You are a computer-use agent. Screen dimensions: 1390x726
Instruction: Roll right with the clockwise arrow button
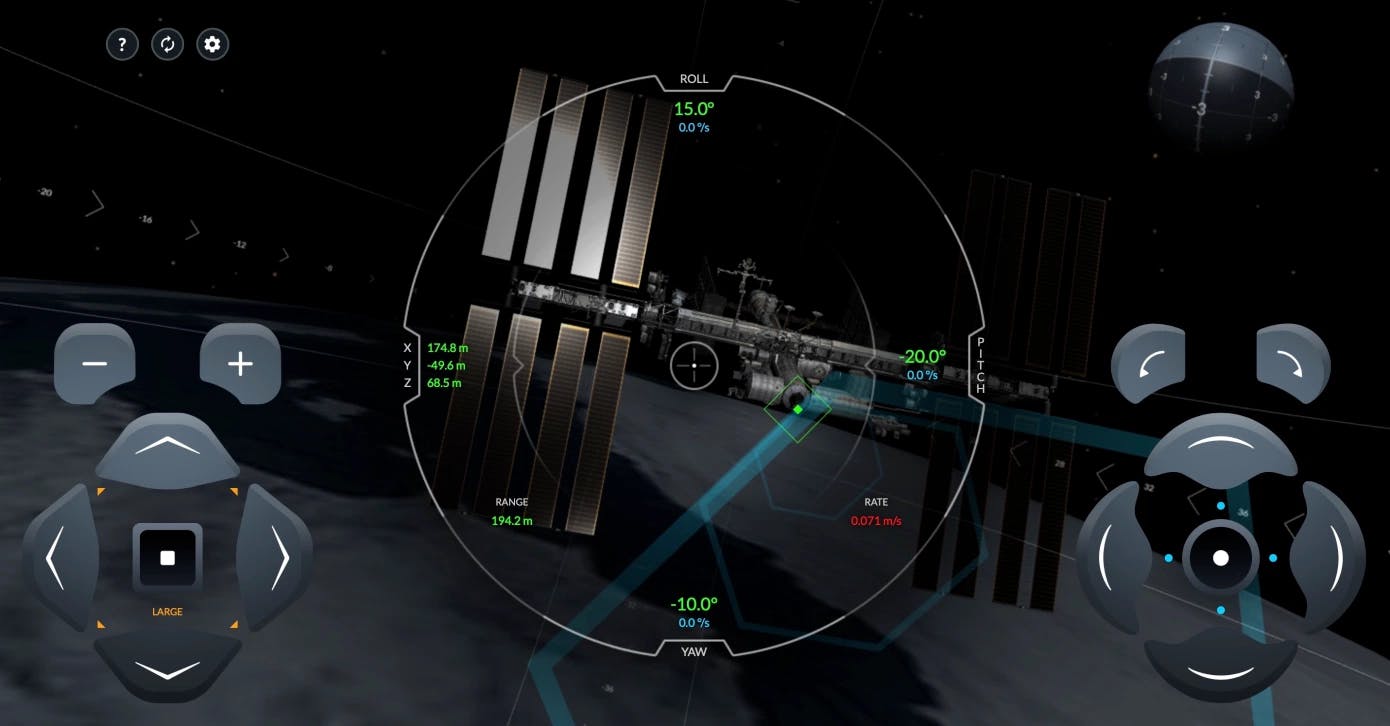coord(1294,363)
